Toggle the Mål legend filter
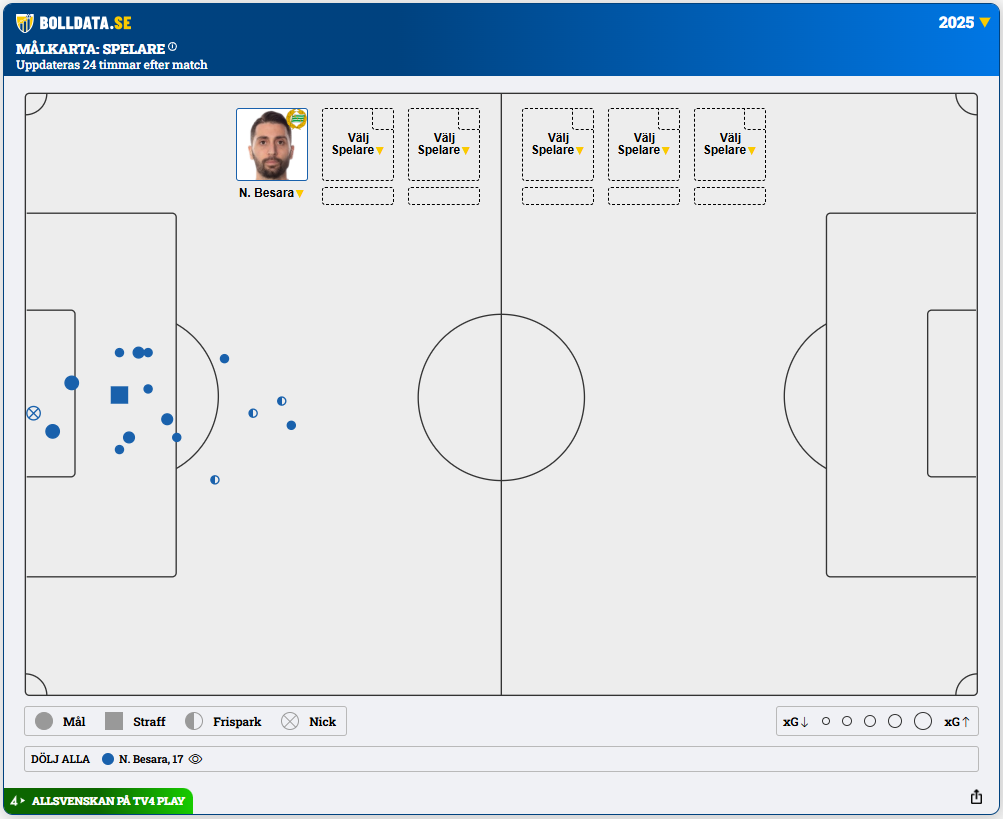The height and width of the screenshot is (819, 1003). [60, 721]
